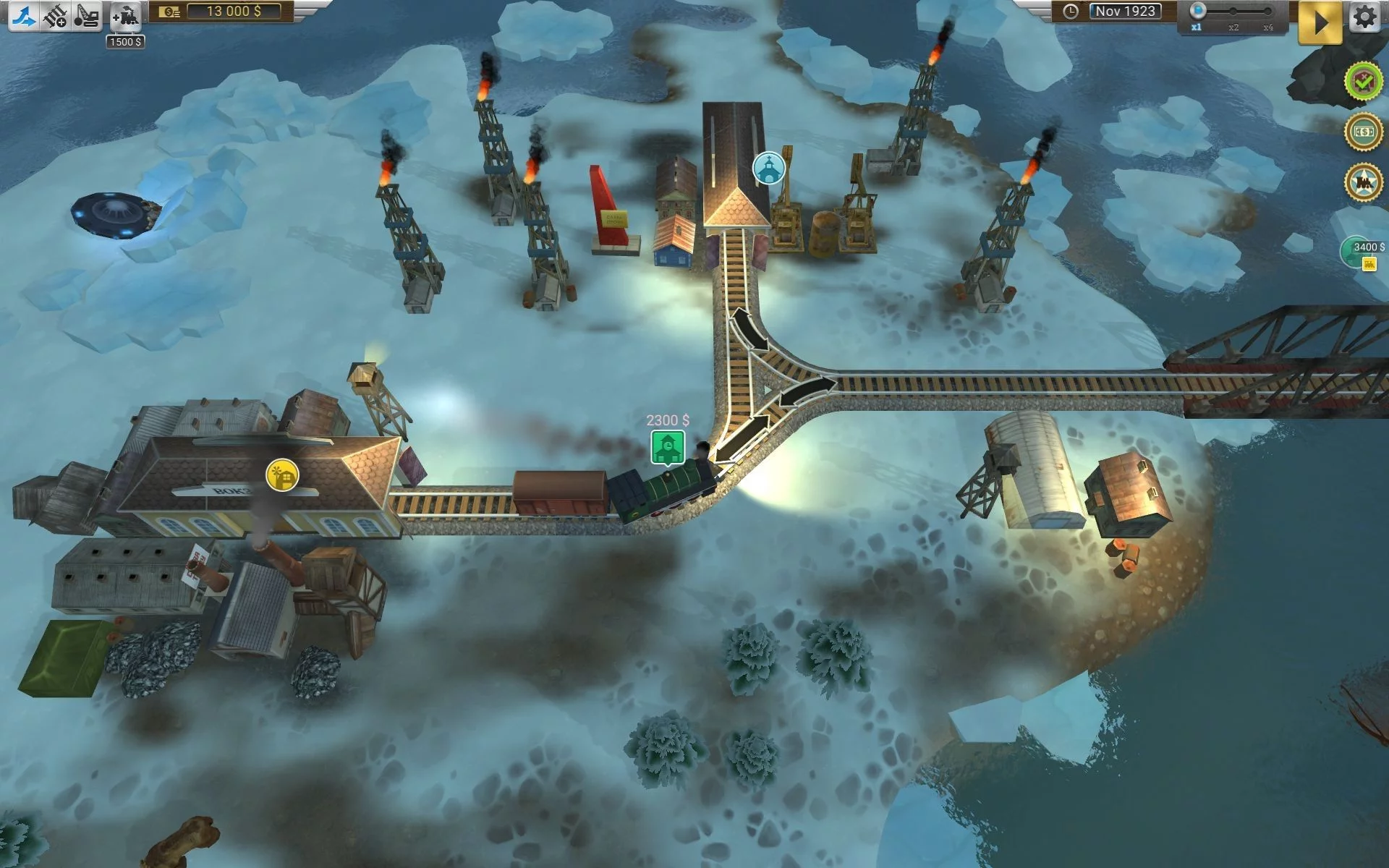
Task: Open the star locomotive objective badge
Action: point(1363,182)
